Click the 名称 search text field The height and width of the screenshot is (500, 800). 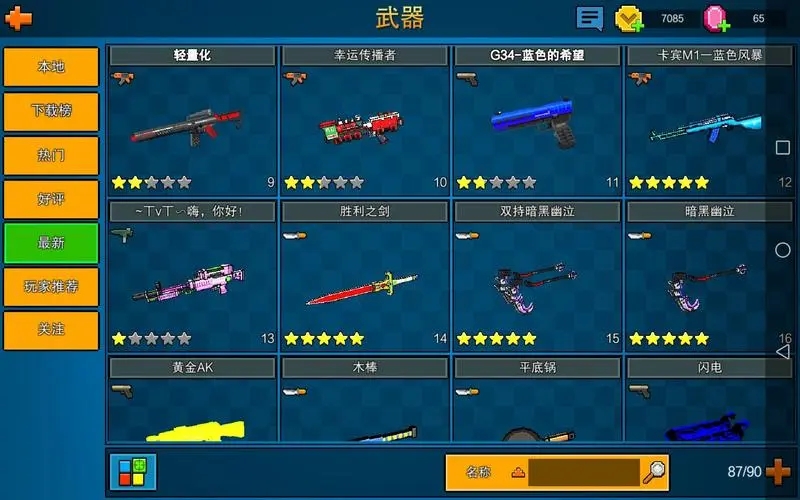point(584,472)
